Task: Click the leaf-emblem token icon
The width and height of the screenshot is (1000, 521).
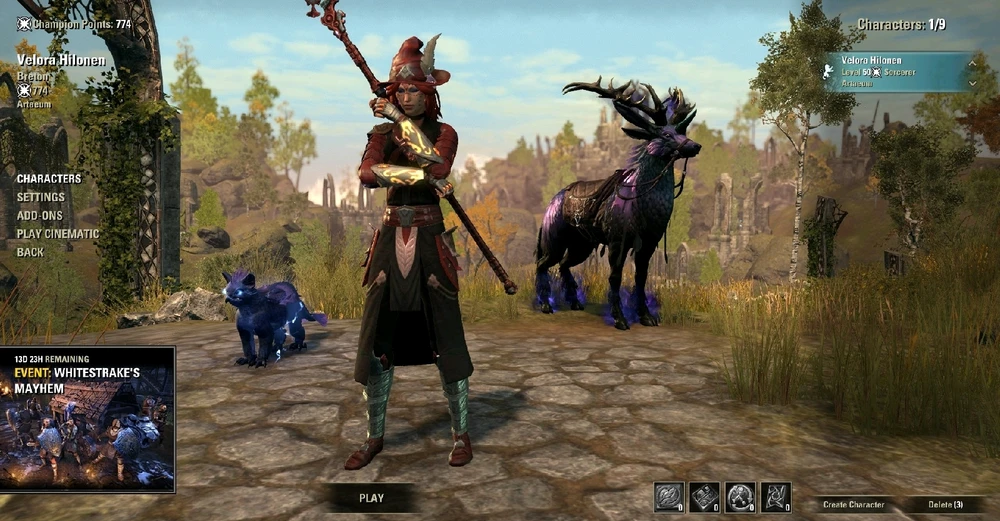Action: pyautogui.click(x=668, y=497)
